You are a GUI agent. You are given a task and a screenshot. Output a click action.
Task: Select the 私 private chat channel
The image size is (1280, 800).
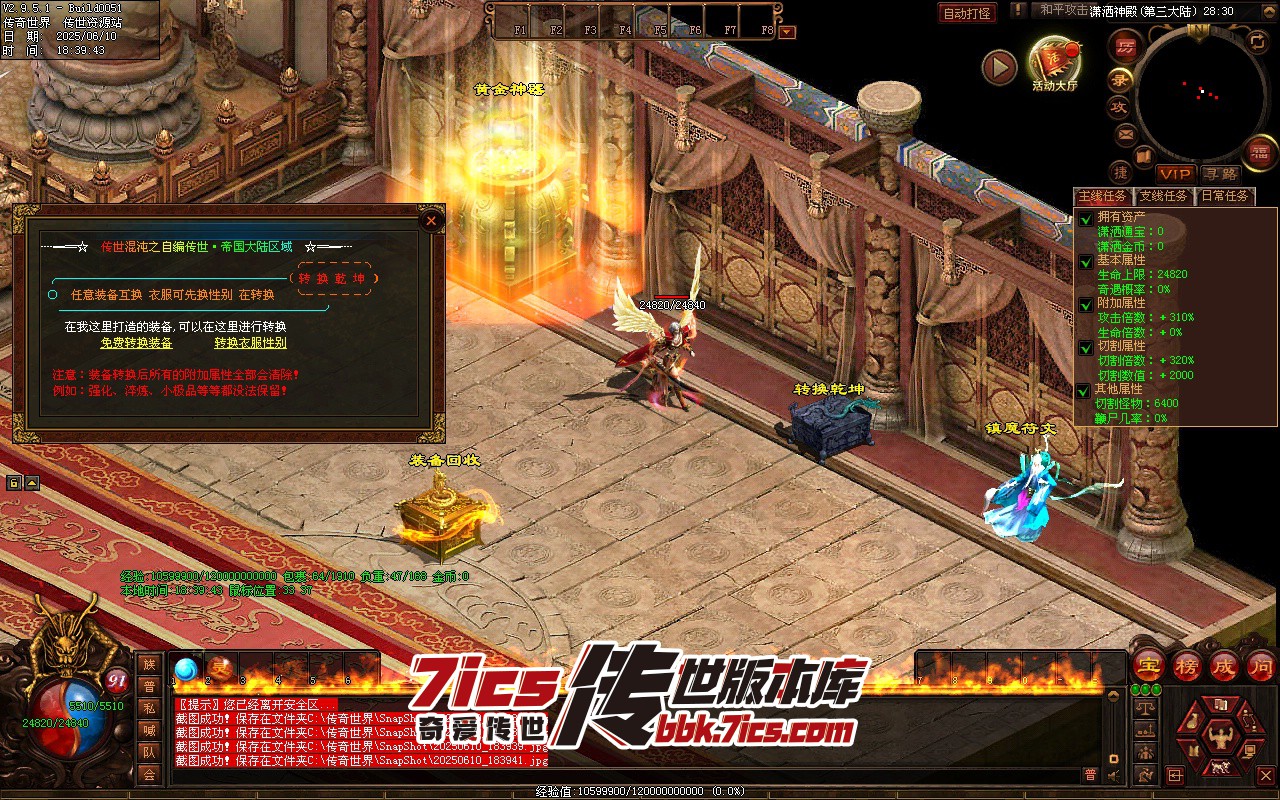(149, 708)
